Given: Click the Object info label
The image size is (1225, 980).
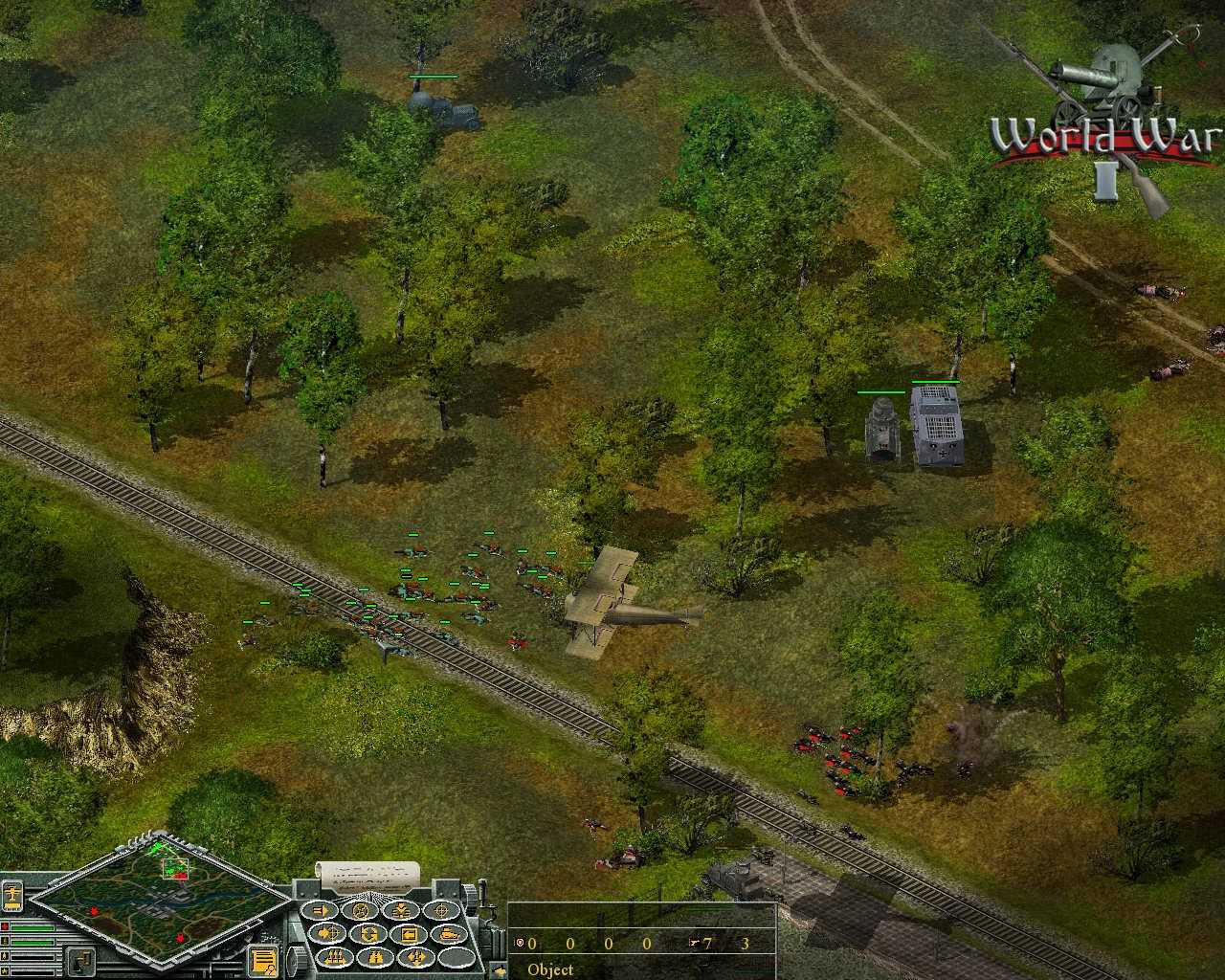Looking at the screenshot, I should (x=550, y=969).
